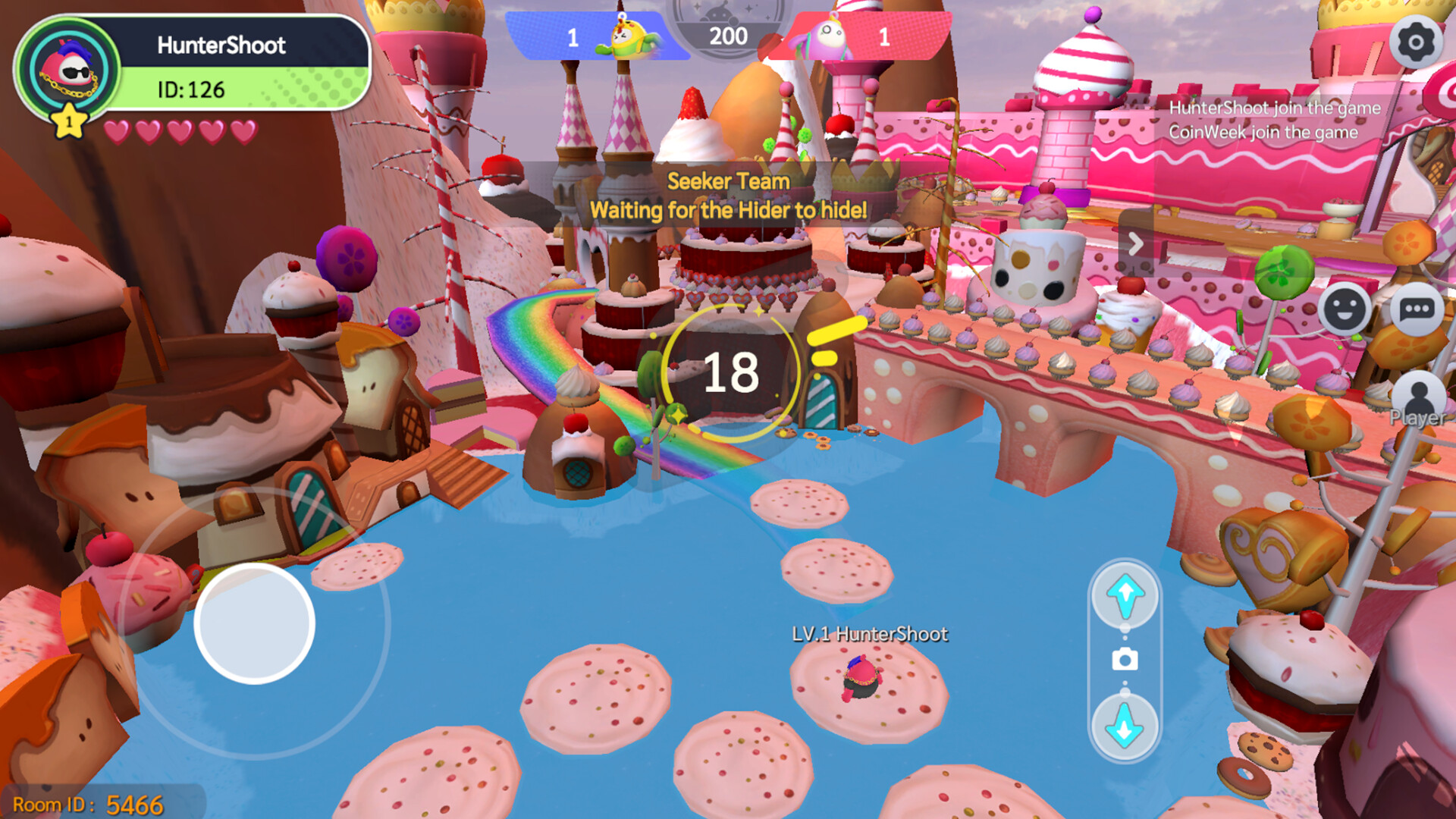The width and height of the screenshot is (1456, 819).
Task: Open the chat message window
Action: (1417, 309)
